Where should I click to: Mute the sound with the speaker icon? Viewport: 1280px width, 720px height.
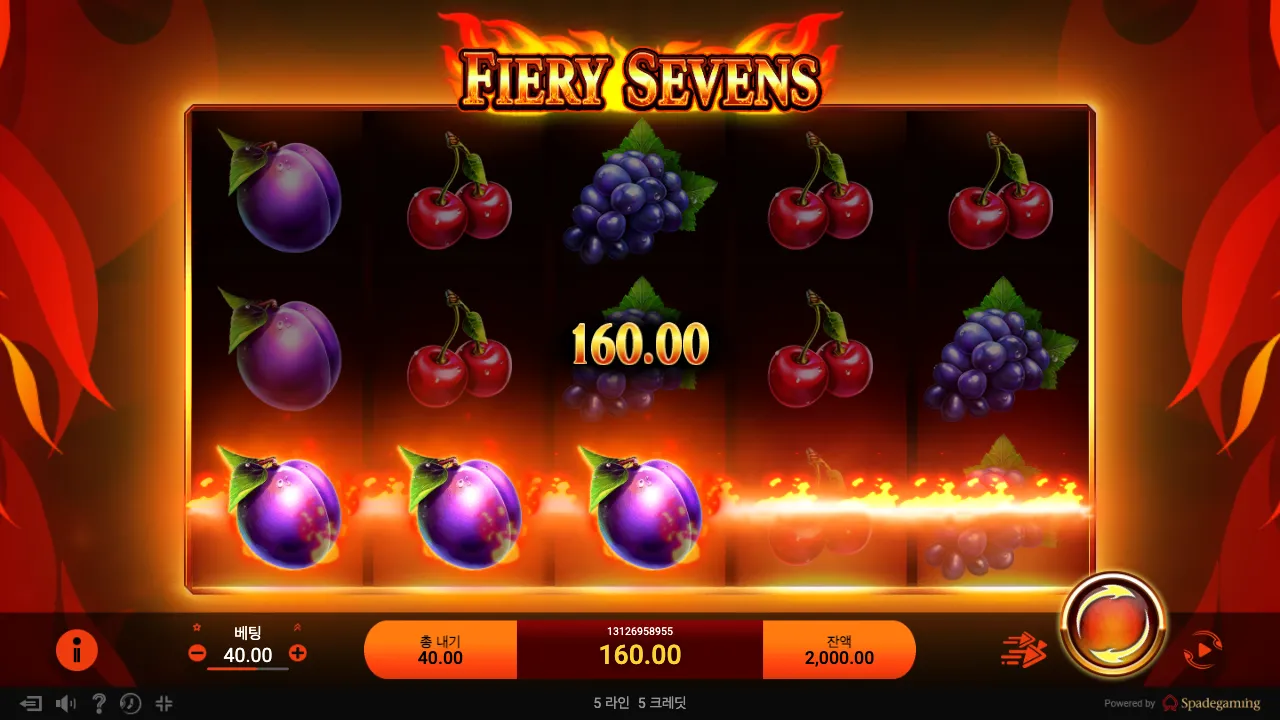coord(65,704)
